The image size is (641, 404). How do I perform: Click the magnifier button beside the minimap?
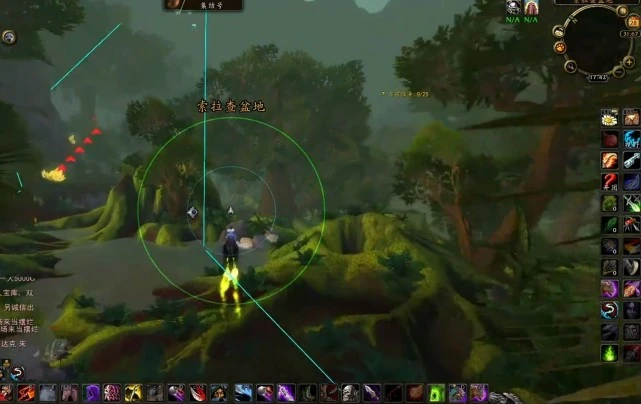coord(570,67)
